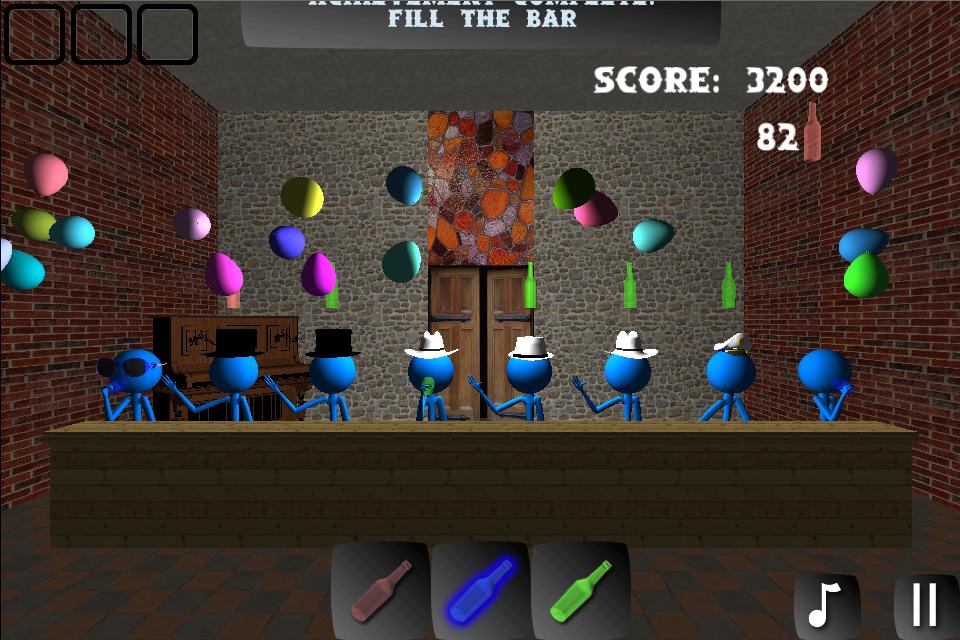The image size is (960, 640).
Task: Toggle the music note button
Action: (826, 604)
